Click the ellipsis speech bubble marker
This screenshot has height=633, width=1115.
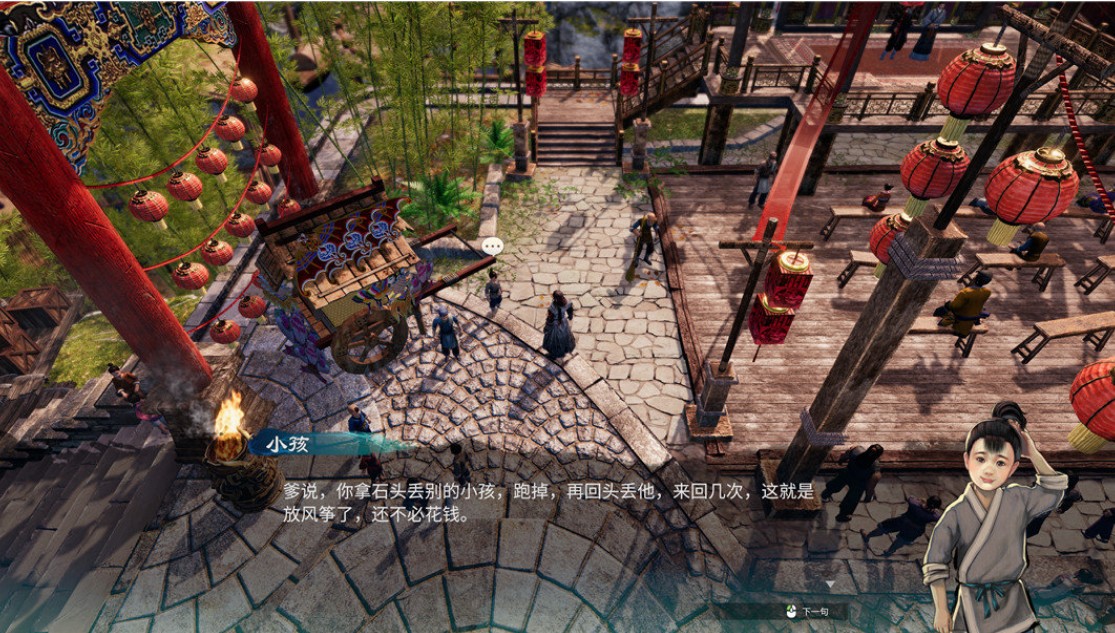492,245
